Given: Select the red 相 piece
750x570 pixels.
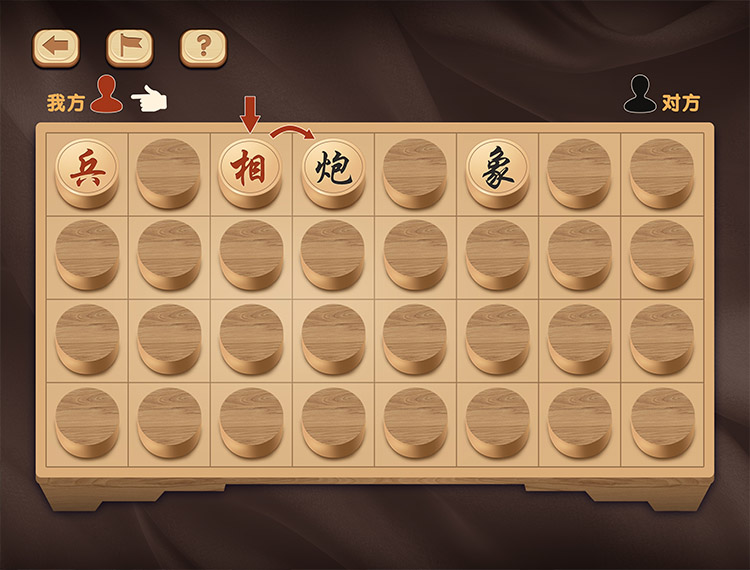Looking at the screenshot, I should click(x=250, y=167).
